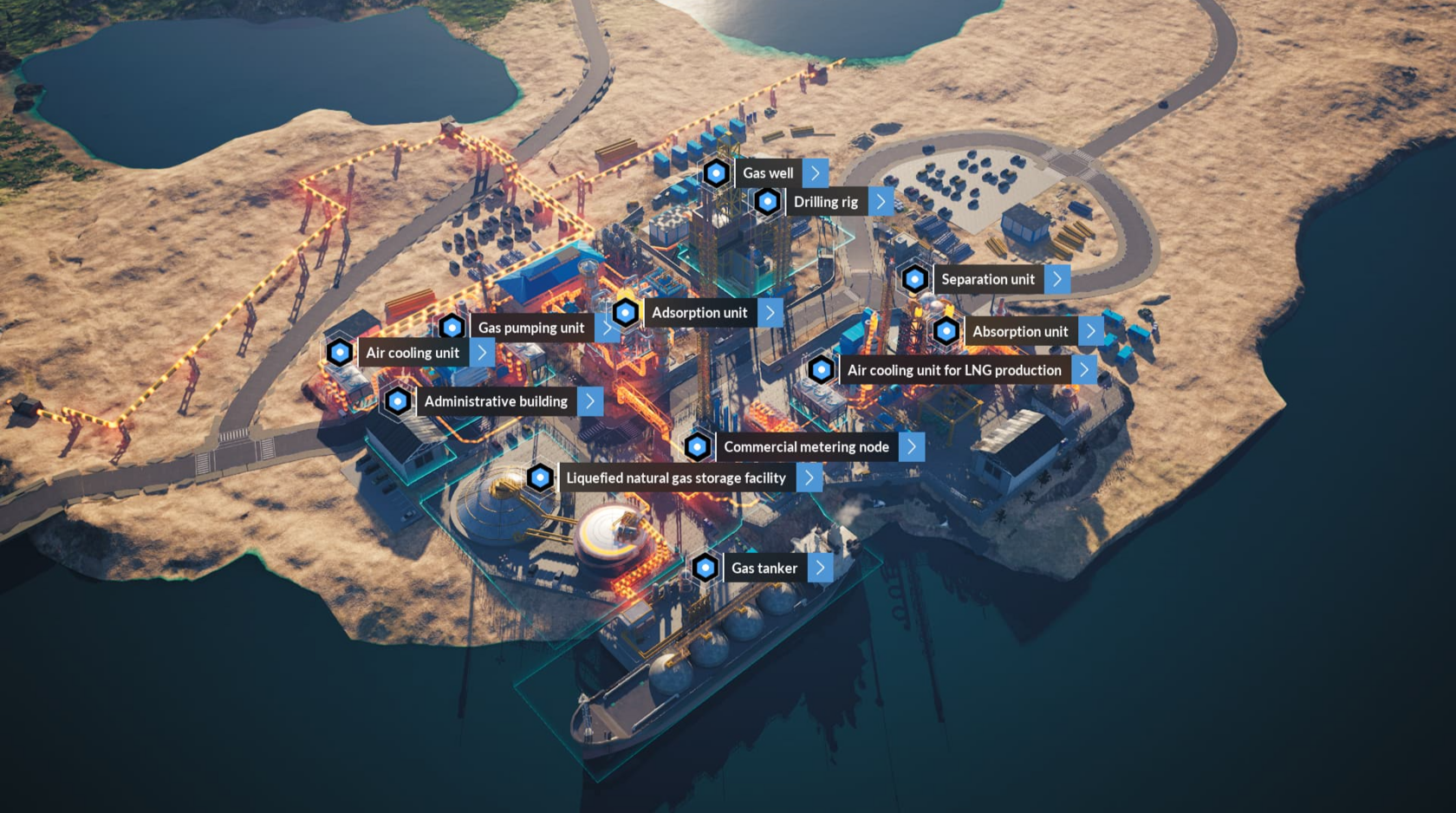
Task: Select the Absorption unit label
Action: pyautogui.click(x=1020, y=331)
